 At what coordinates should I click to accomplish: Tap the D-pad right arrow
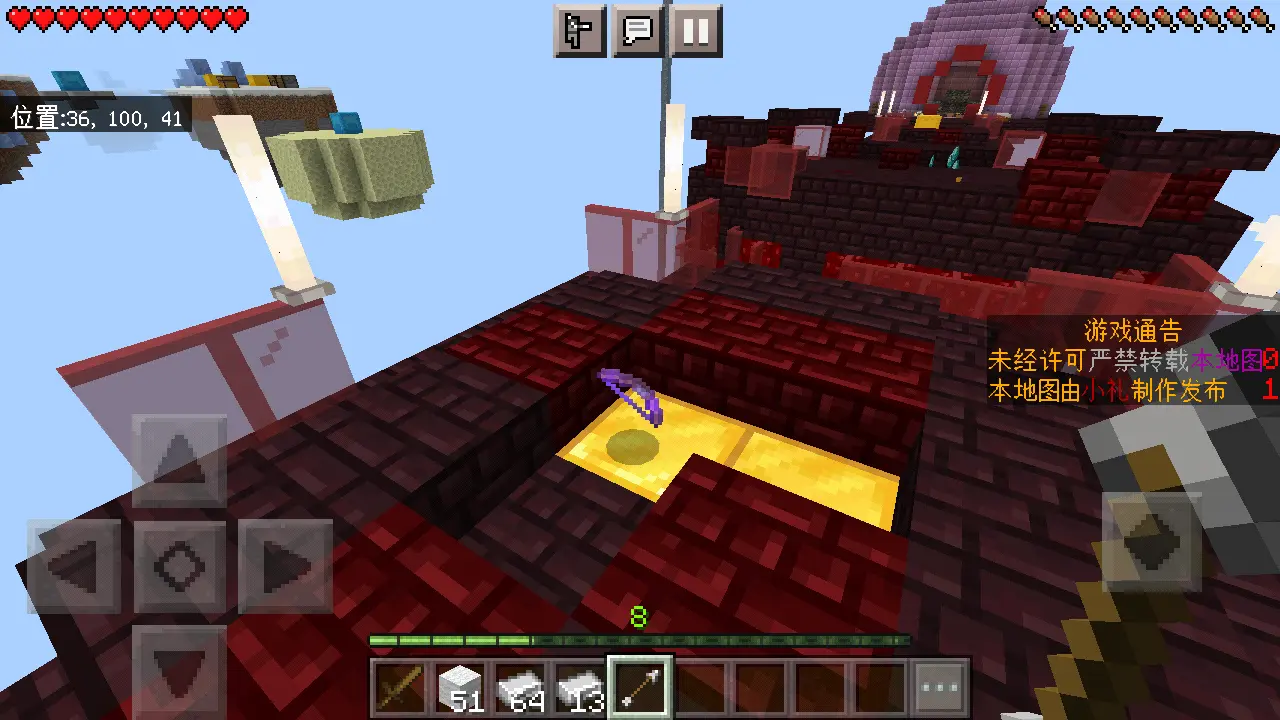click(x=286, y=566)
